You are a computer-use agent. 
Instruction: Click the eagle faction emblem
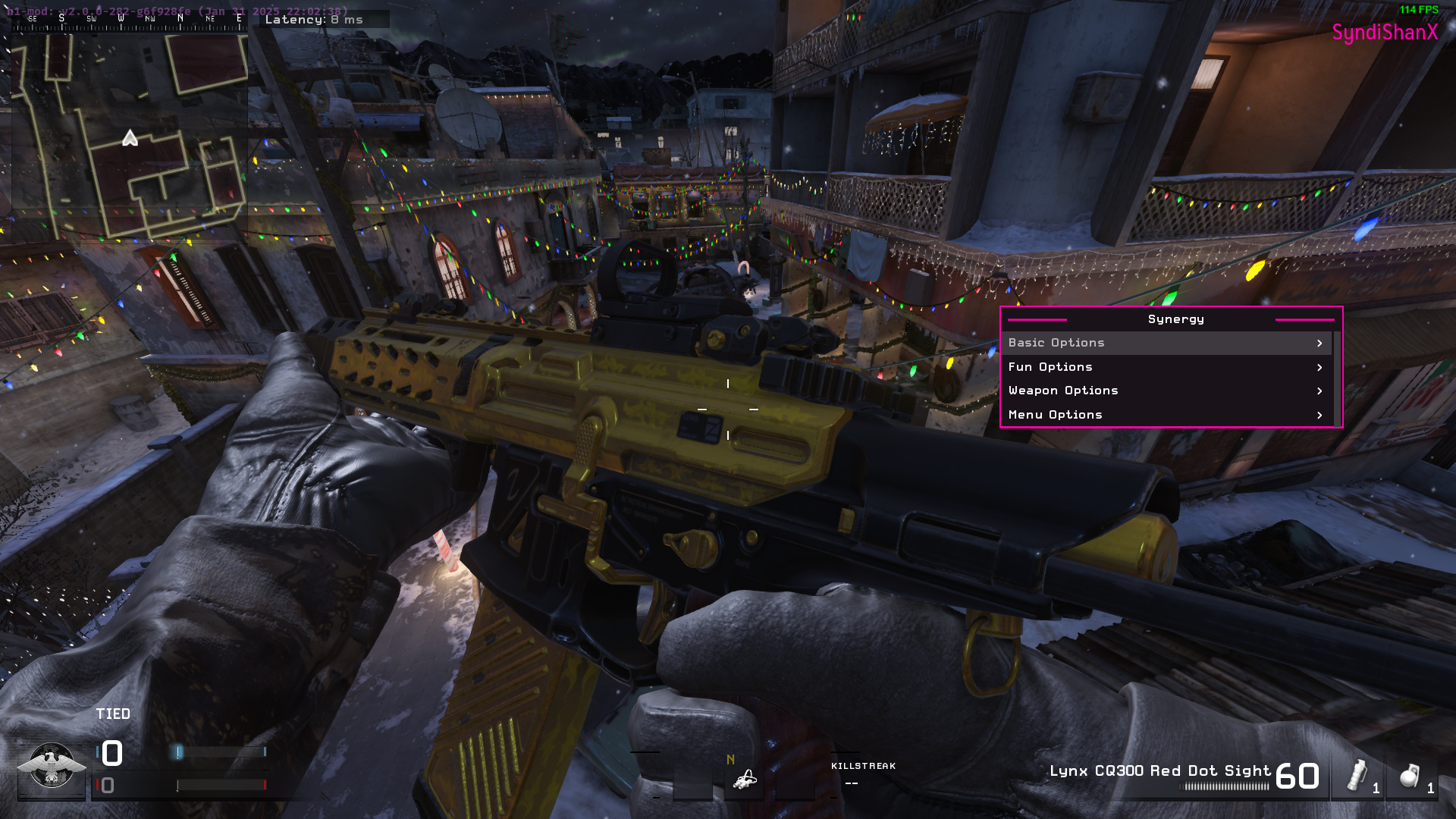[x=51, y=767]
